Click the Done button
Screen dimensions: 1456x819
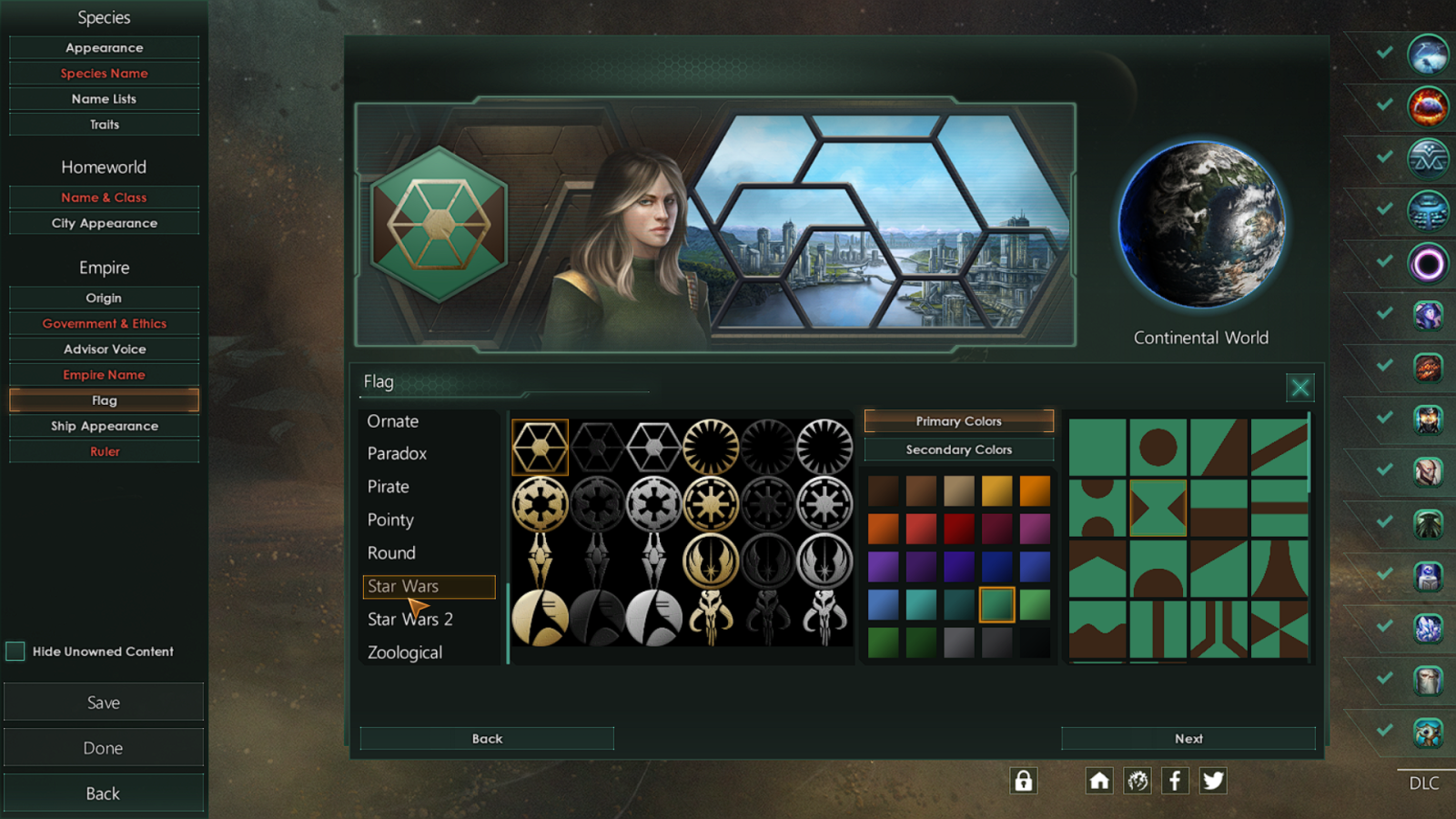coord(104,748)
